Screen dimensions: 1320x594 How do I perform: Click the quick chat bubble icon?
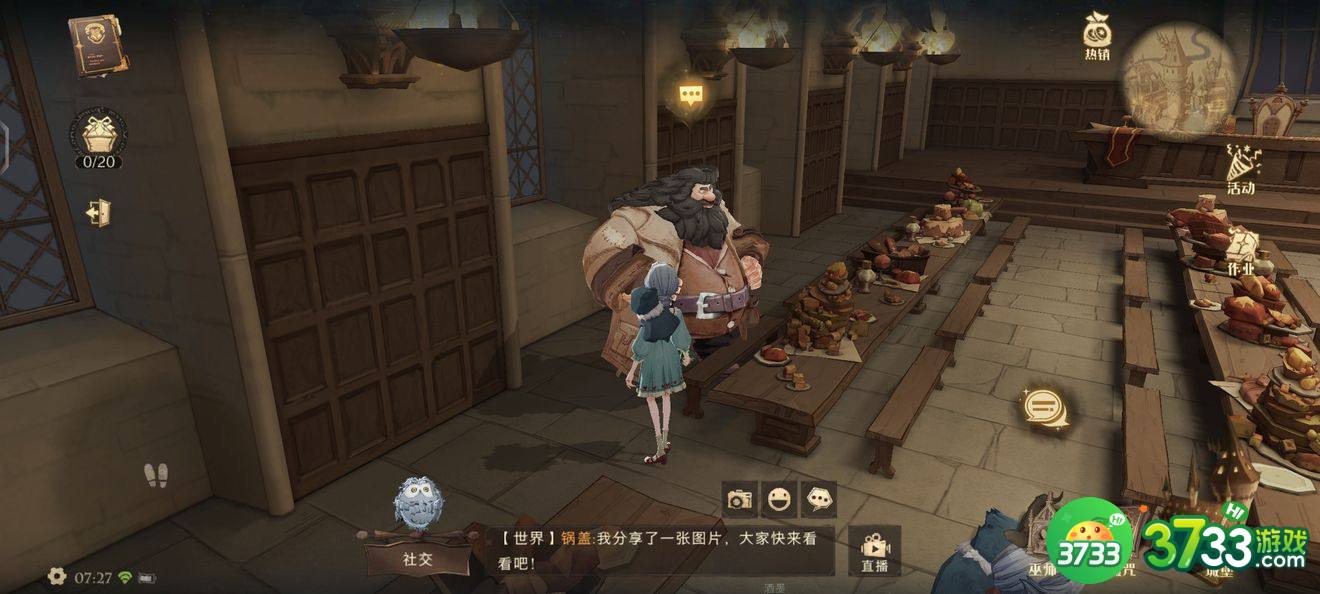coord(820,499)
